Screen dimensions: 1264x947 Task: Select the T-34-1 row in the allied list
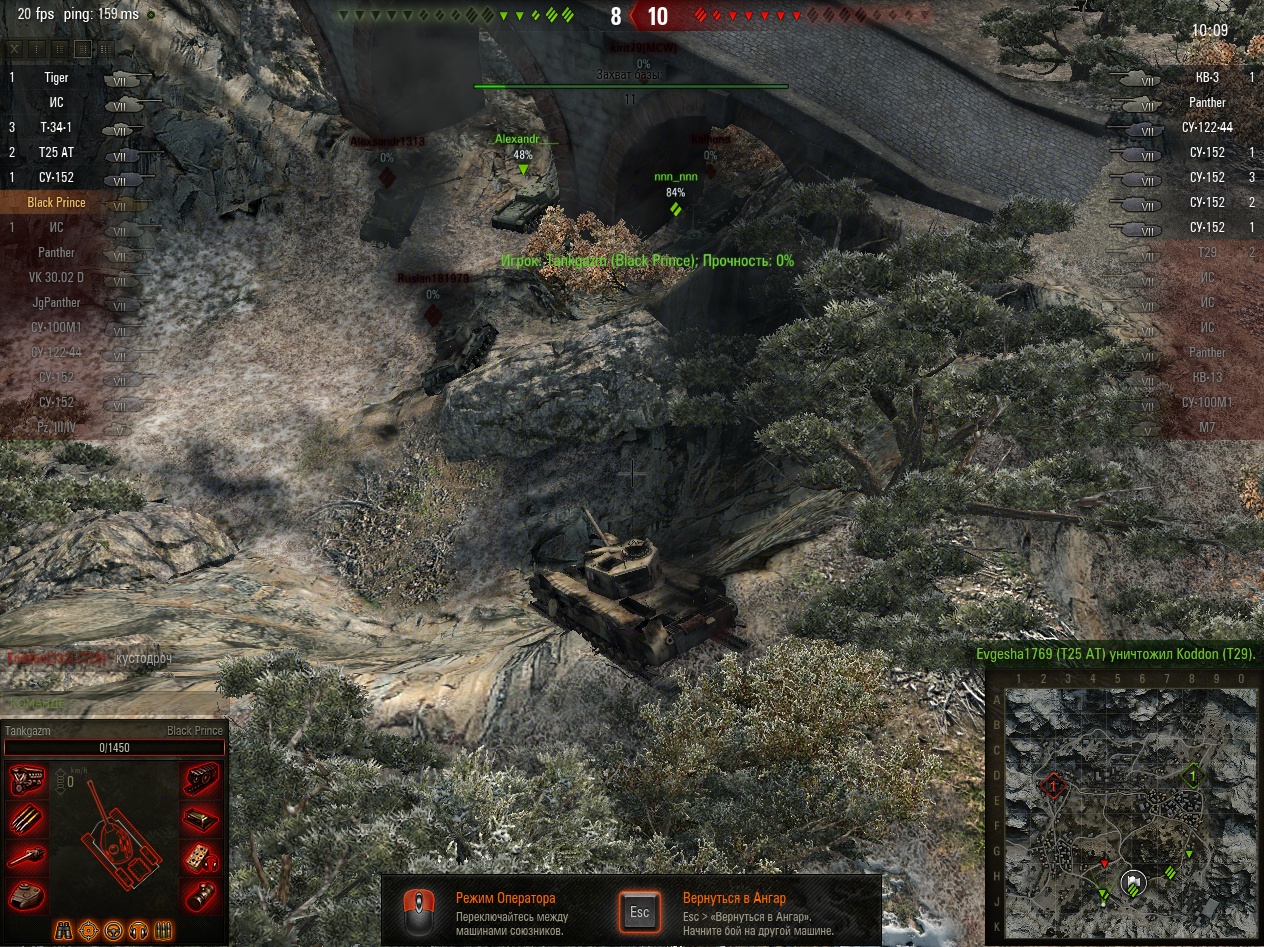coord(57,127)
